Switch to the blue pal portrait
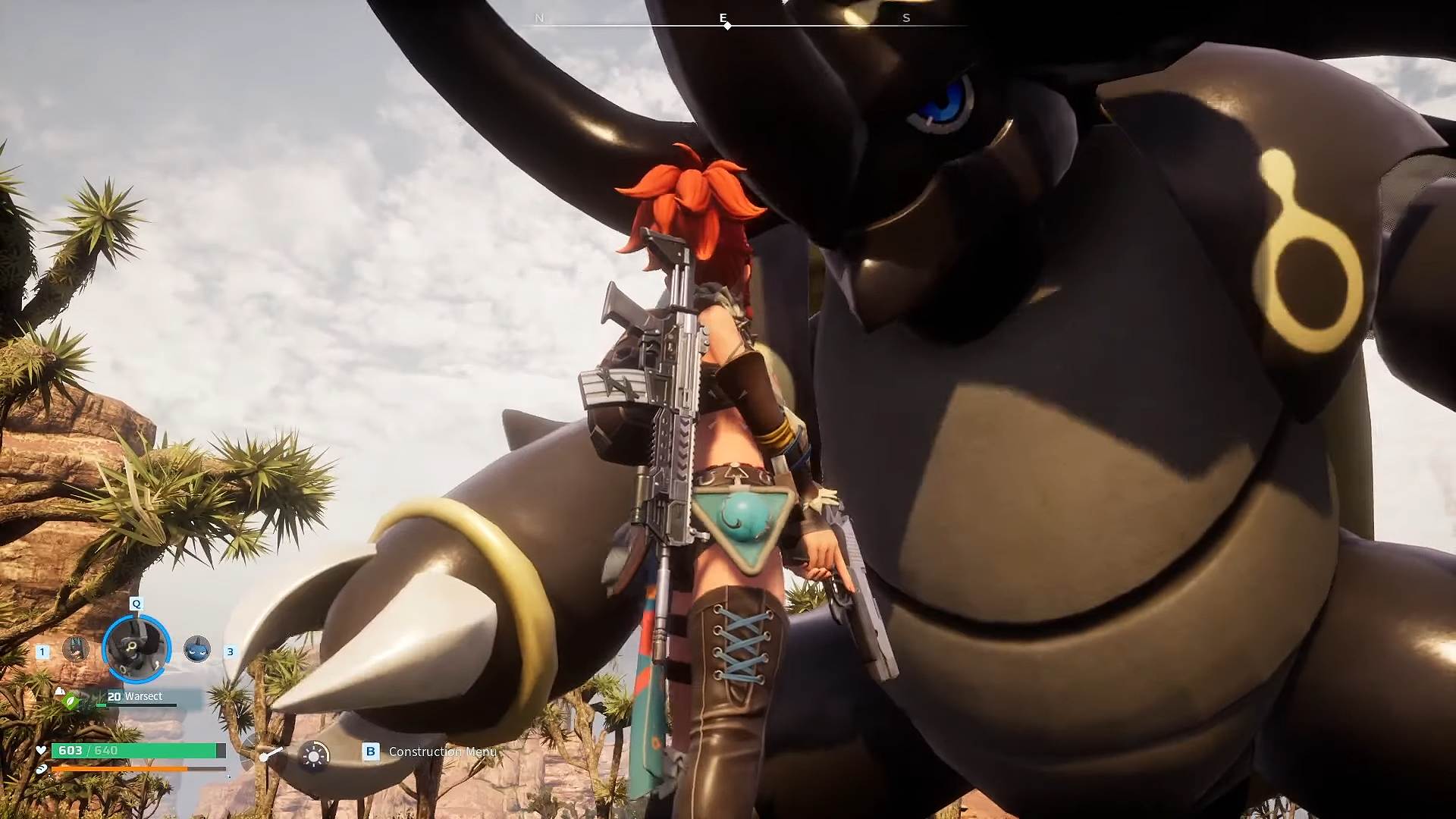 coord(197,649)
